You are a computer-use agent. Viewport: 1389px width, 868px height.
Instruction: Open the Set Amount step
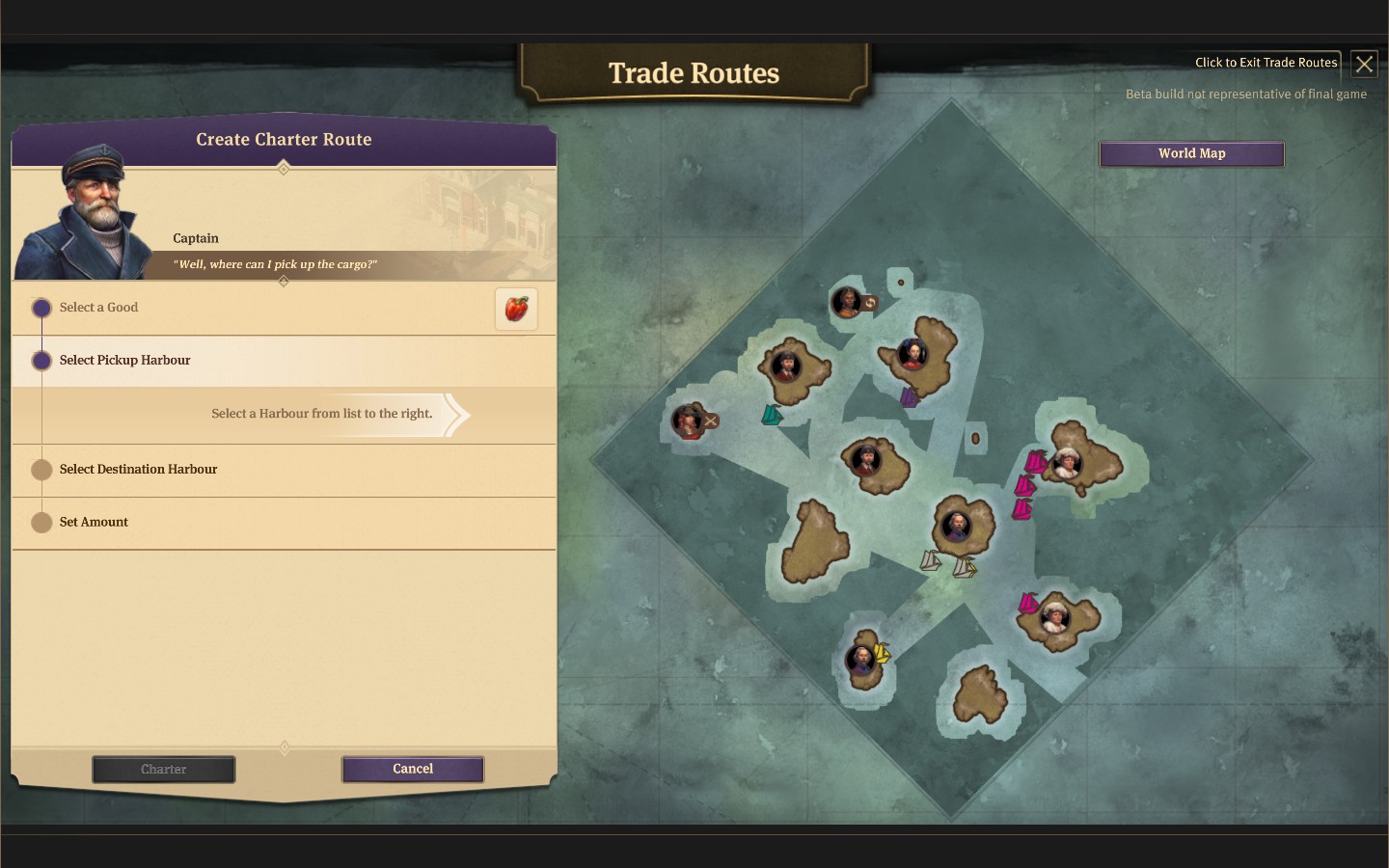(x=94, y=523)
